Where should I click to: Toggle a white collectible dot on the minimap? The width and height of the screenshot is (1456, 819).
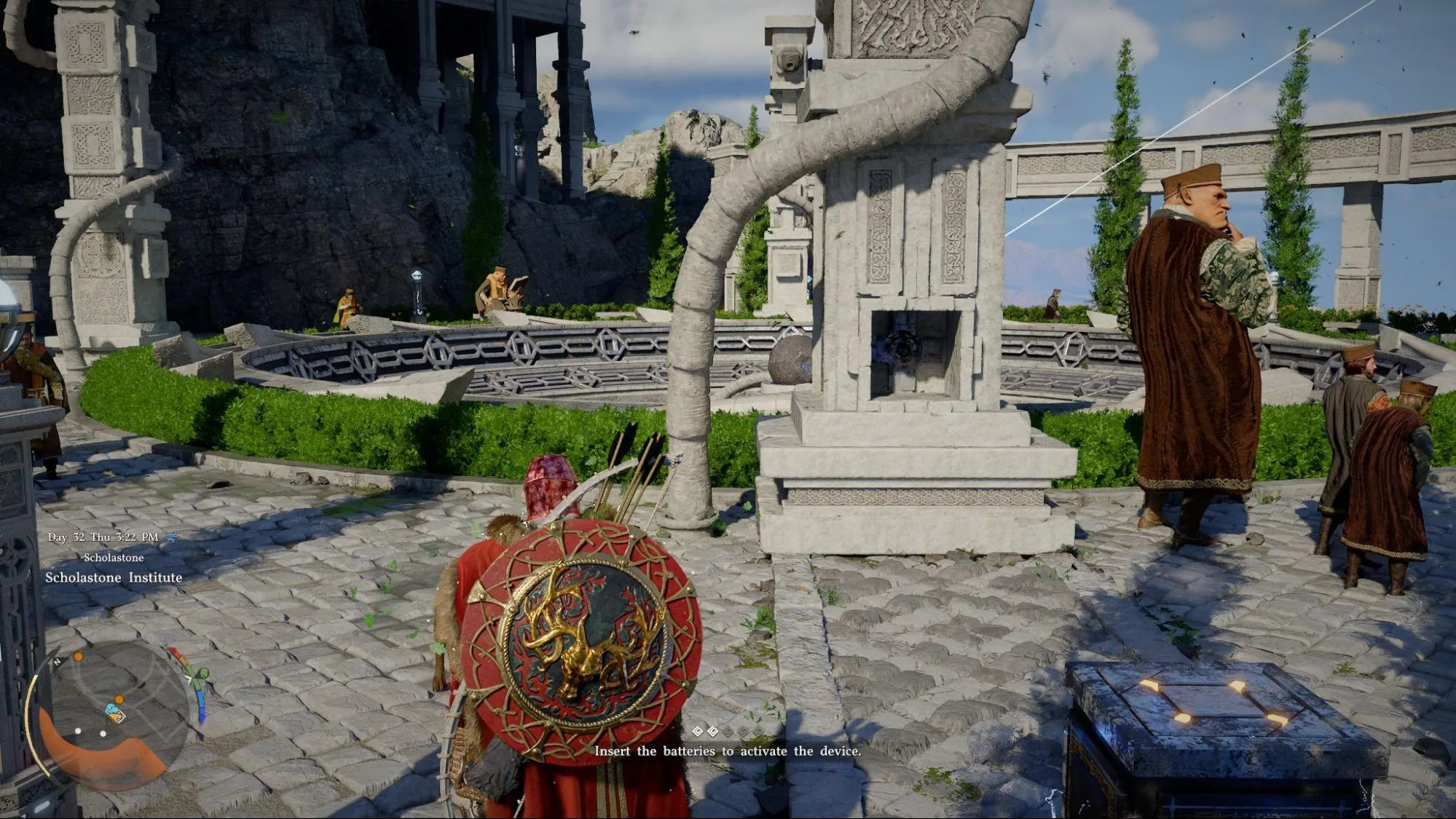point(78,731)
